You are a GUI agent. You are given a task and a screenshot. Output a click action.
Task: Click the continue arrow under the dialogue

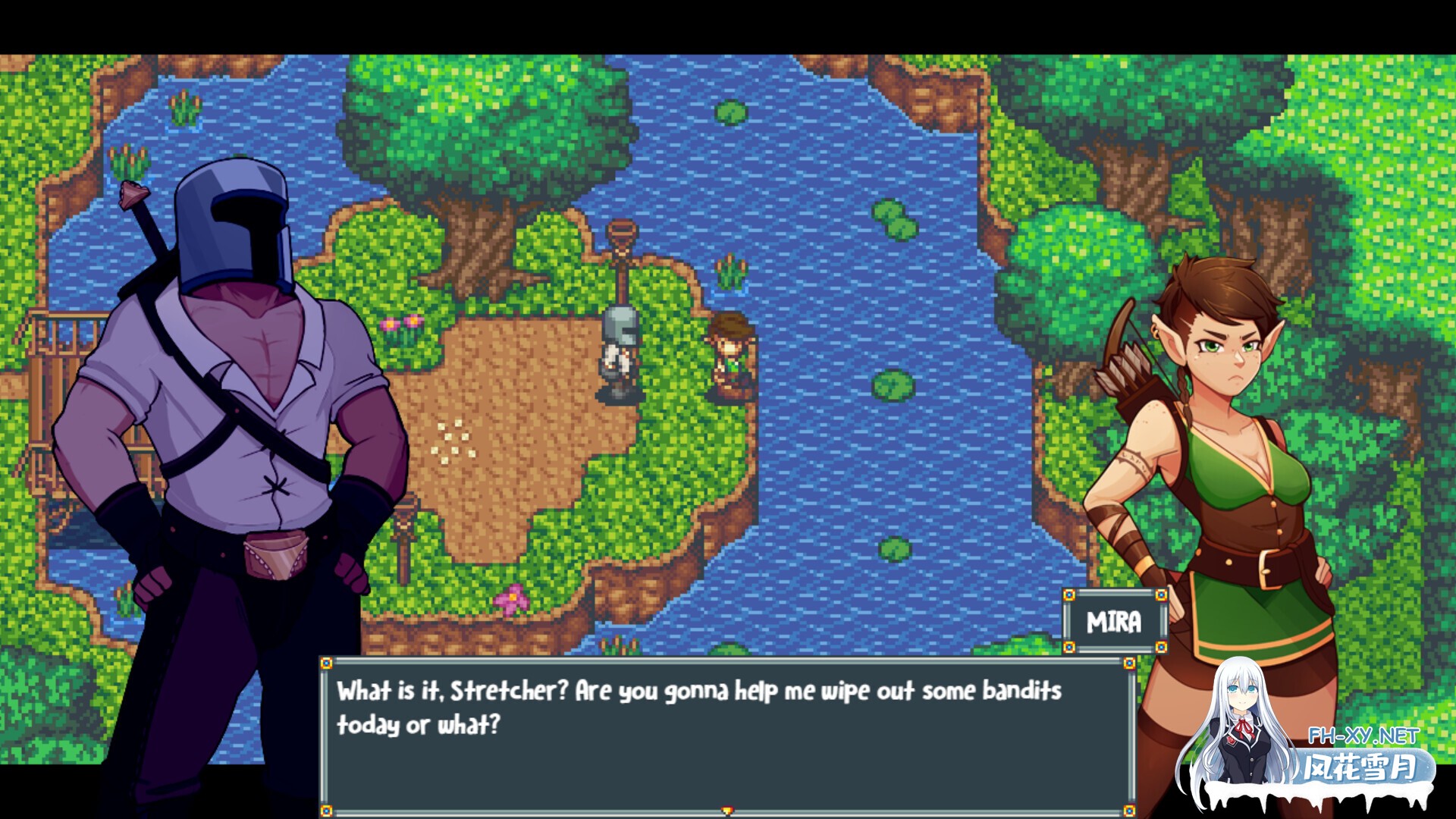[x=727, y=811]
